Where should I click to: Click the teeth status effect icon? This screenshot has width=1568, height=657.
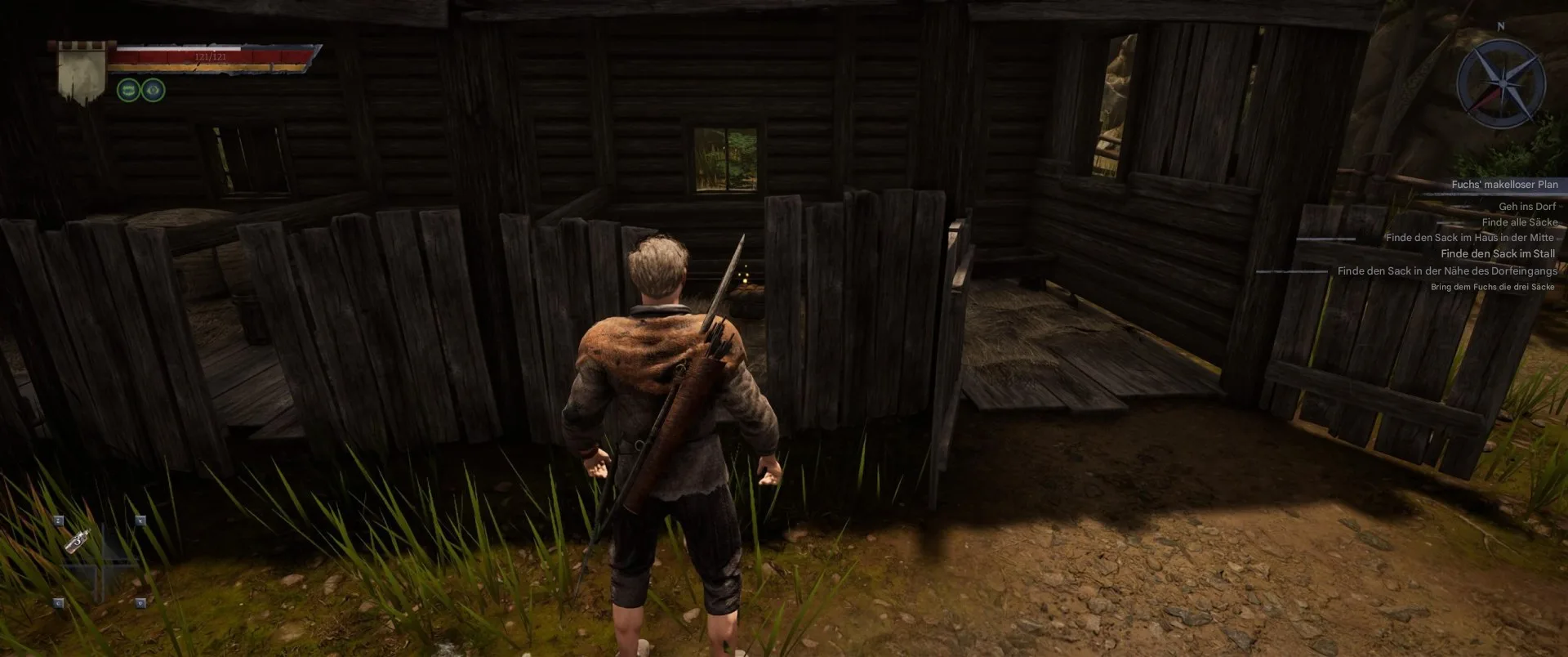coord(128,90)
